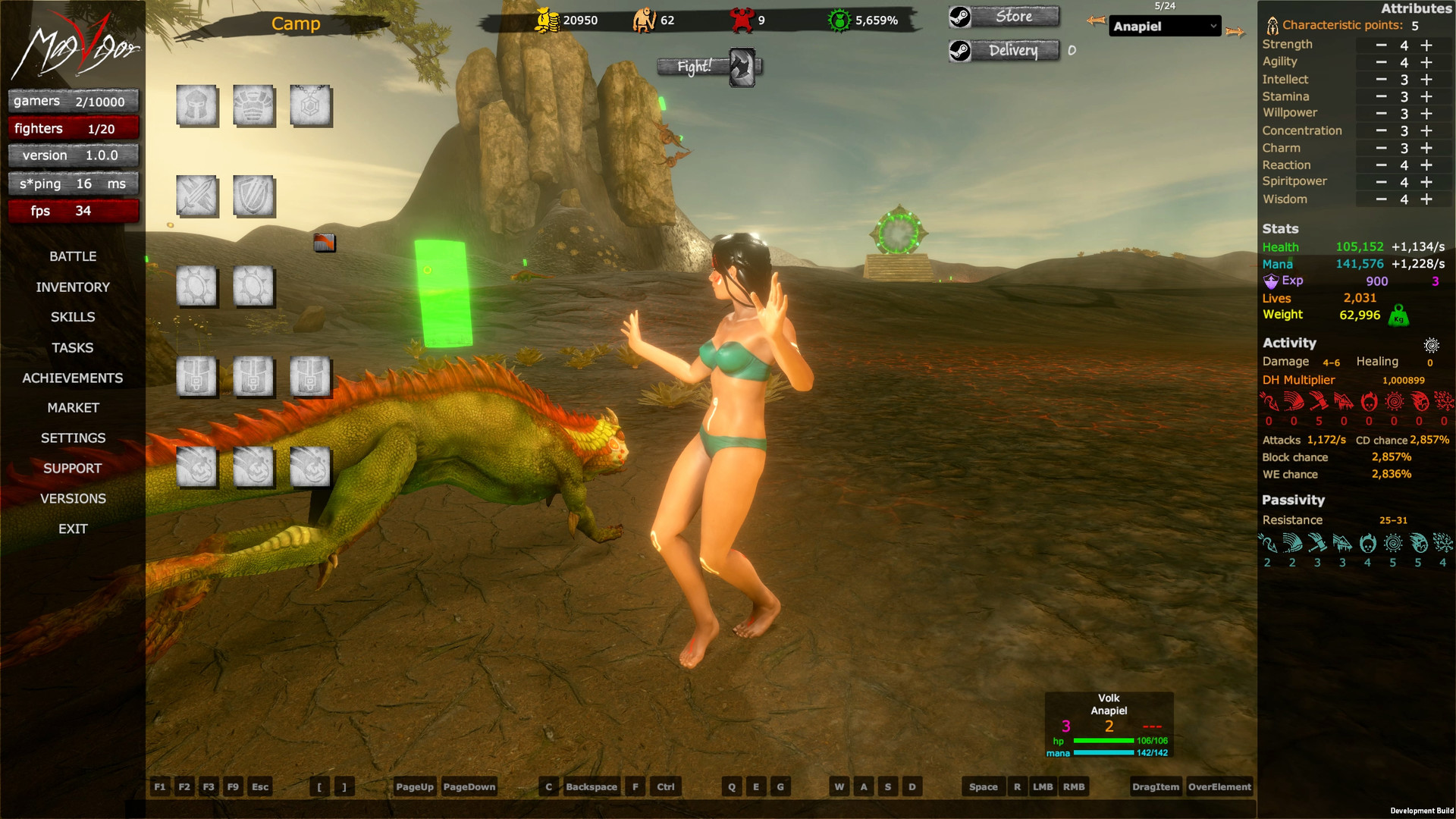
Task: Select SKILLS in the sidebar
Action: pyautogui.click(x=73, y=317)
